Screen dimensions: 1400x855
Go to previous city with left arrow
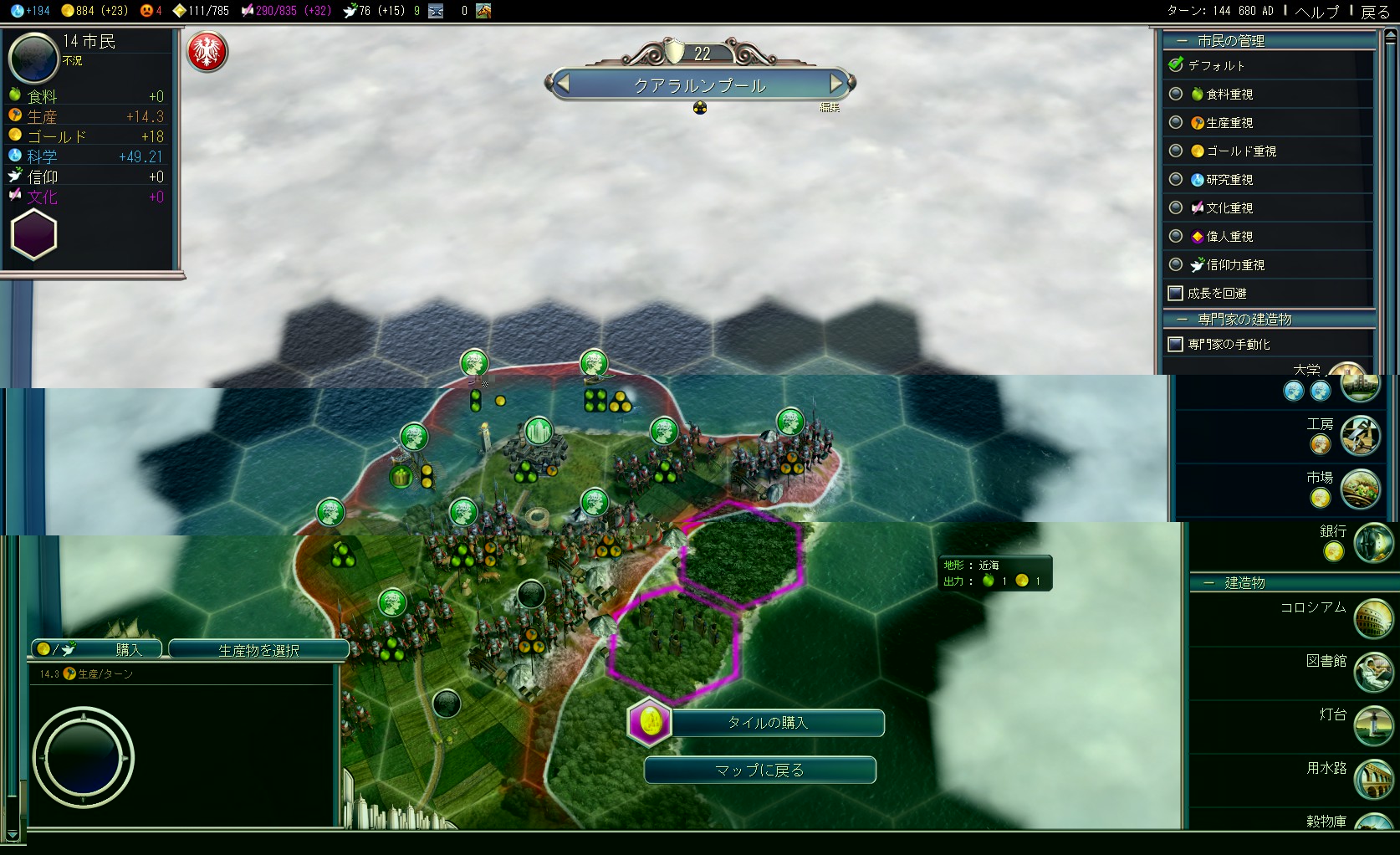(563, 84)
